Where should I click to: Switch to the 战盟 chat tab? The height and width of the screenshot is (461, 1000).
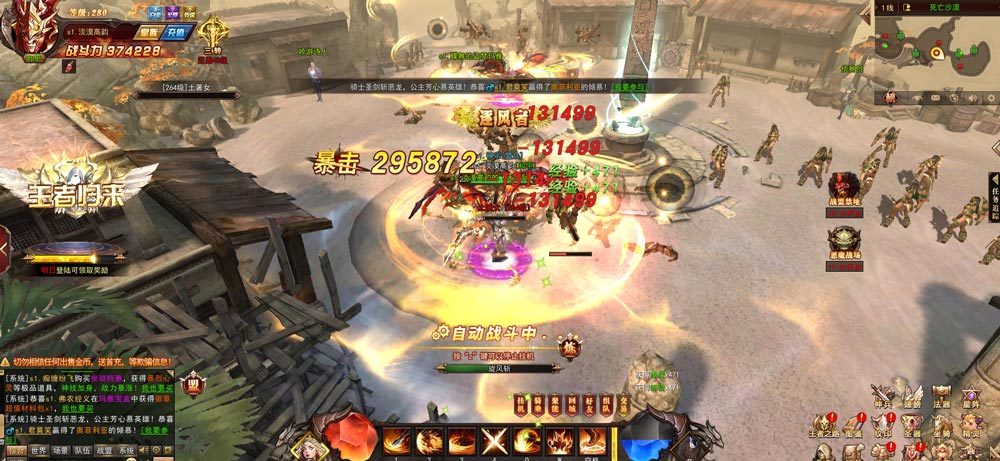pyautogui.click(x=104, y=451)
